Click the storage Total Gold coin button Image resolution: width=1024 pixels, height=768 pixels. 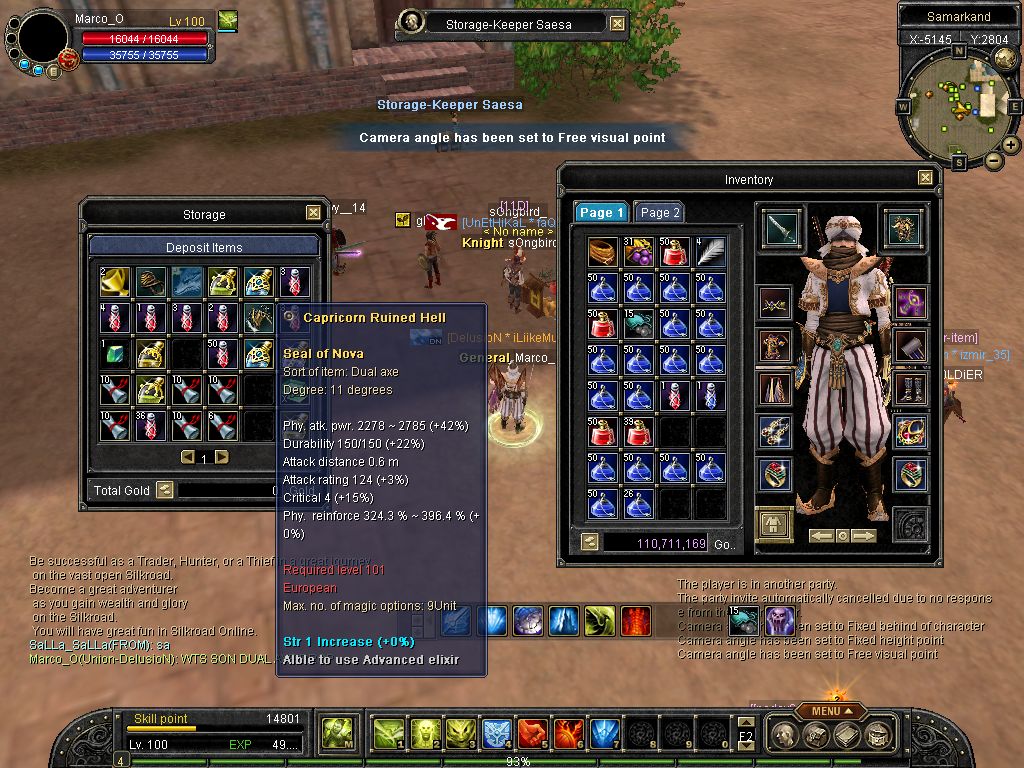click(165, 490)
